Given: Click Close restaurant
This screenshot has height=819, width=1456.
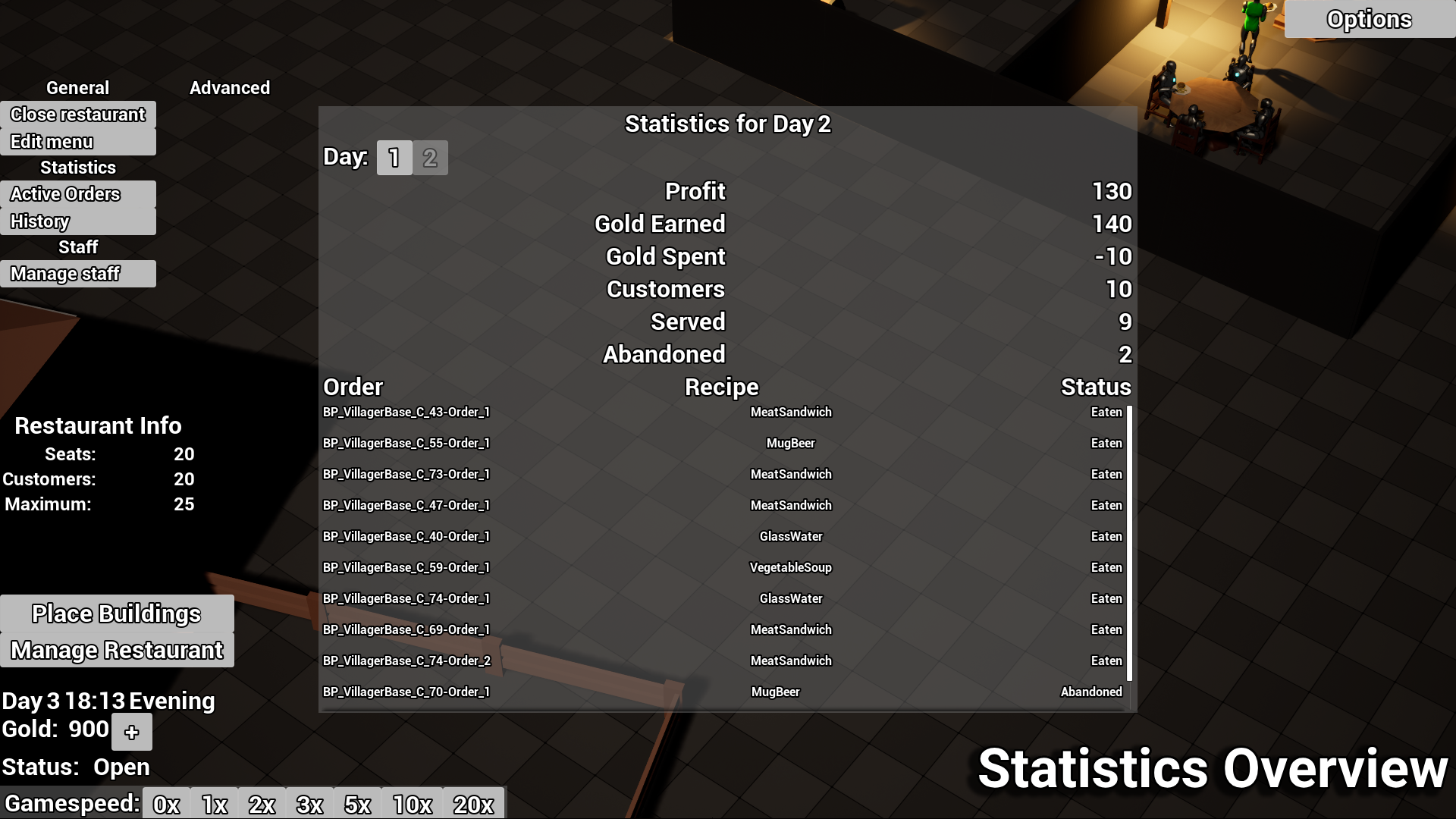Looking at the screenshot, I should (x=77, y=115).
